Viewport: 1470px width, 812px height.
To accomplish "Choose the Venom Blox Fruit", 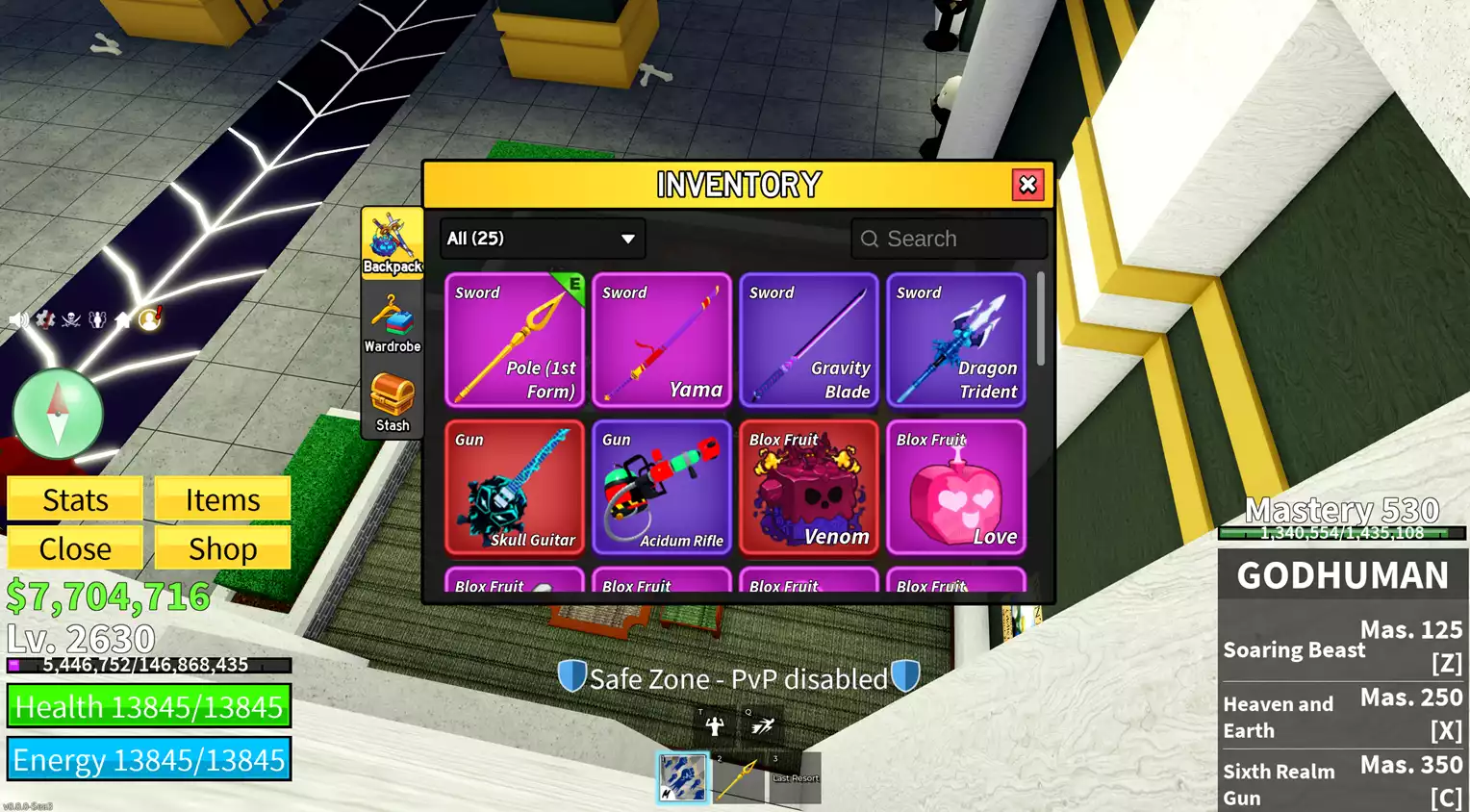I will 809,488.
